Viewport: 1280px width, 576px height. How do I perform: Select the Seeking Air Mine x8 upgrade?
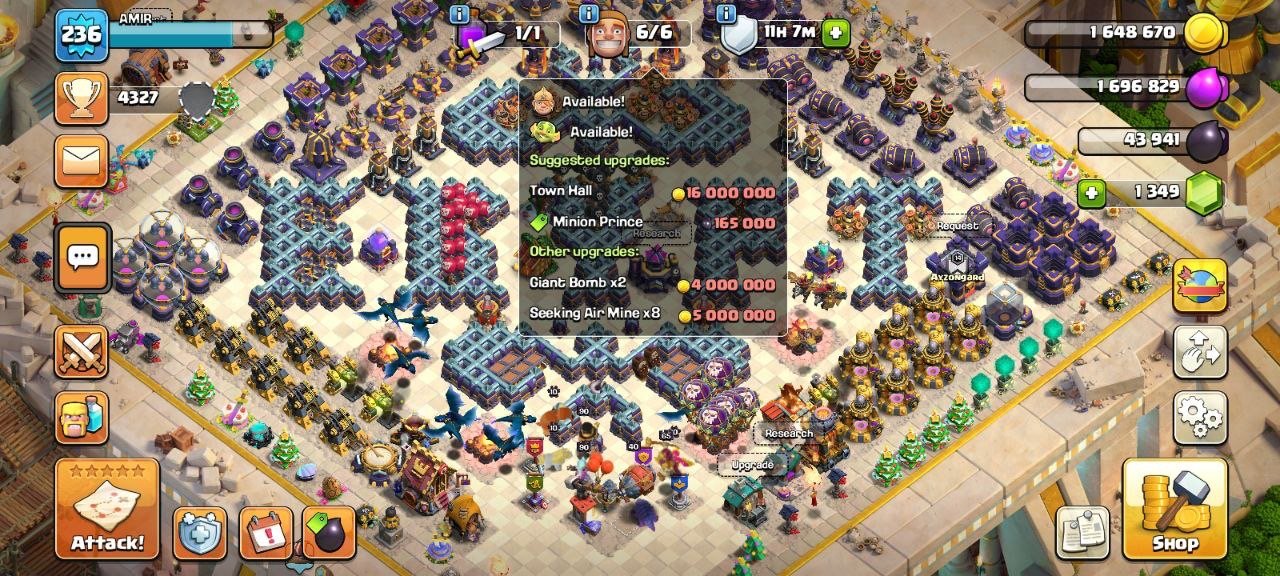pyautogui.click(x=652, y=315)
